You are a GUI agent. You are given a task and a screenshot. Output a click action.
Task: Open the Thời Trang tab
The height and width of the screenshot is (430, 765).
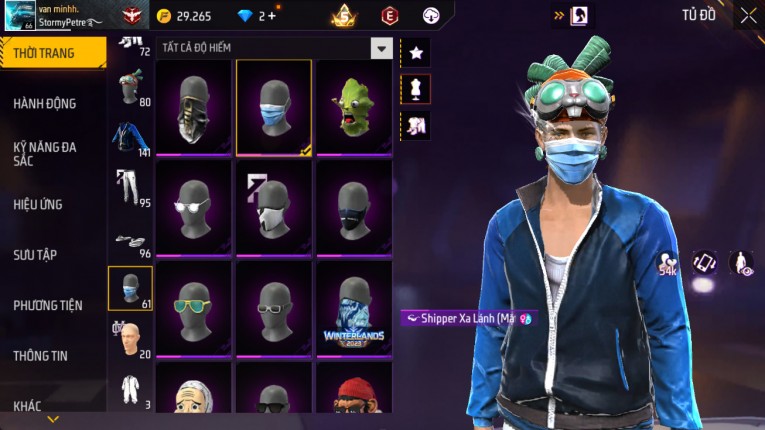(45, 53)
